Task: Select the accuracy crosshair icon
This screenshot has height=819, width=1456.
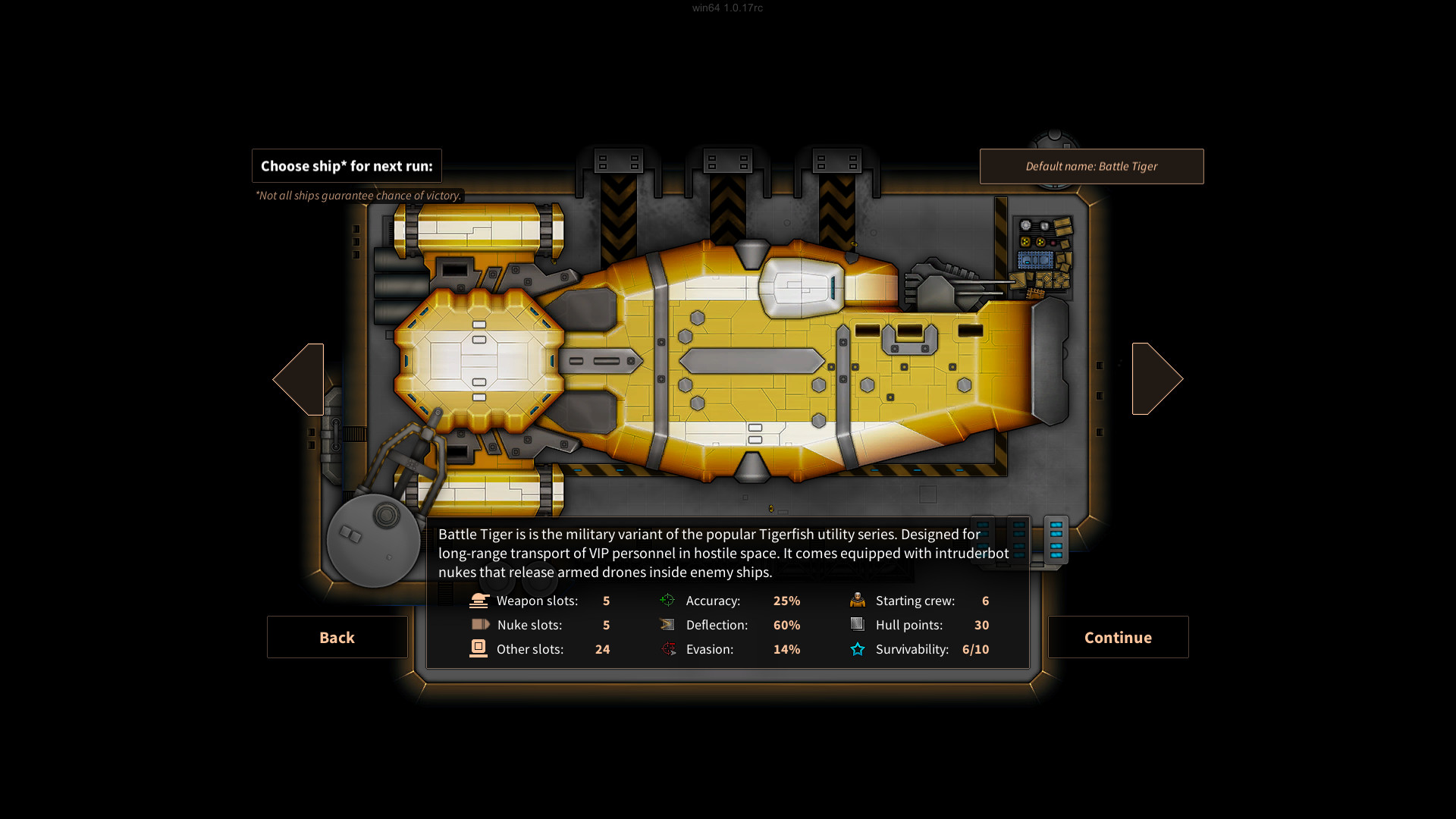Action: (x=668, y=600)
